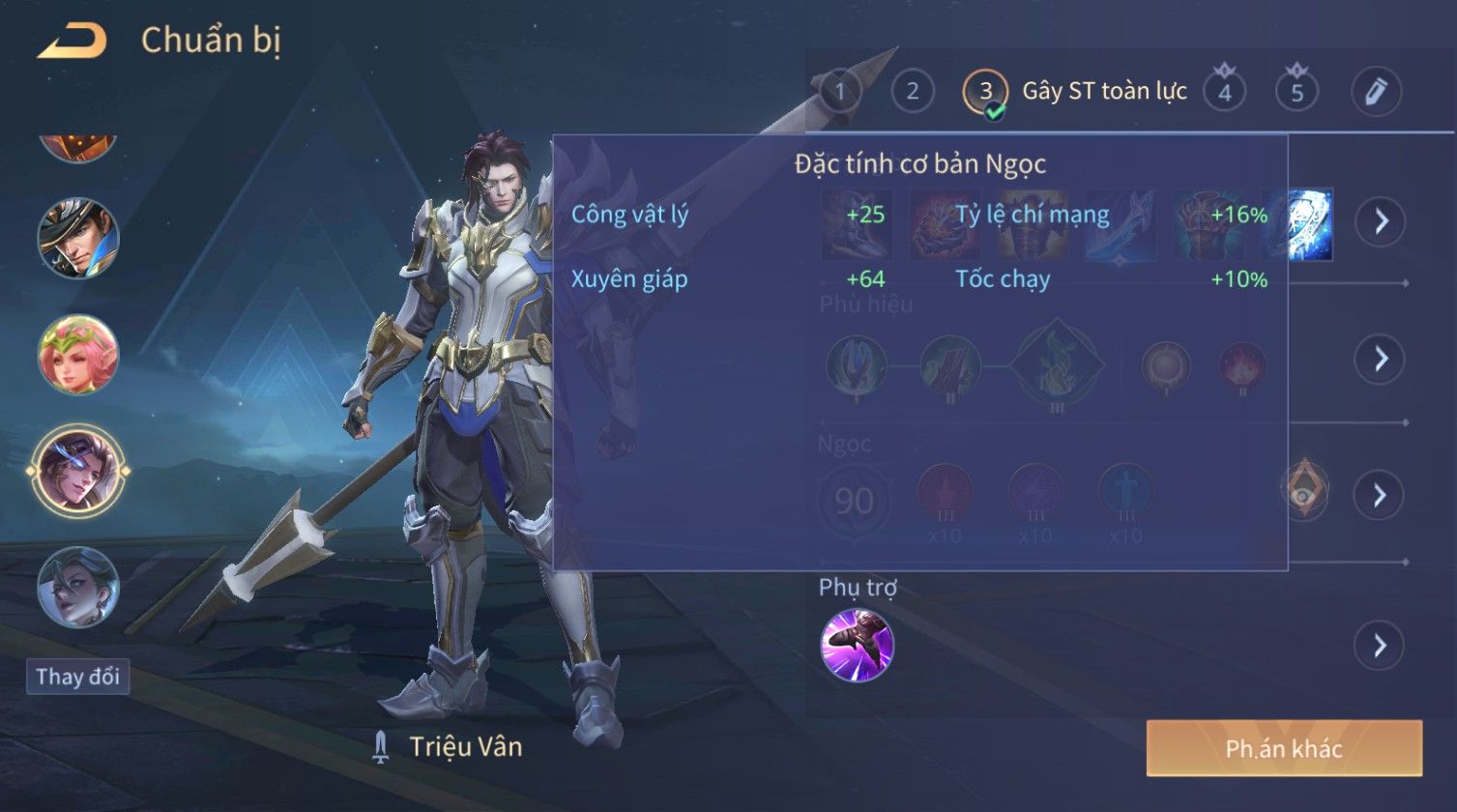Viewport: 1457px width, 812px height.
Task: Choose the pink-haired hero portrait
Action: coord(78,355)
